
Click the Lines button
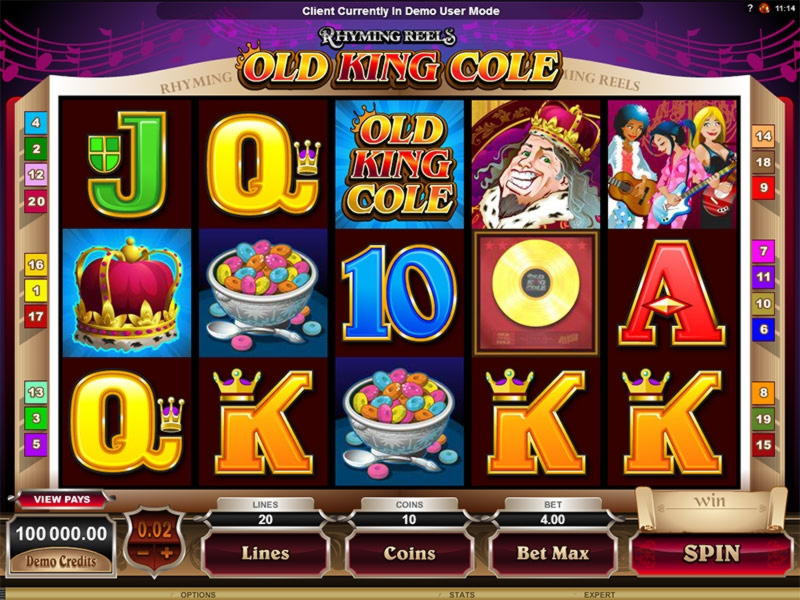265,552
